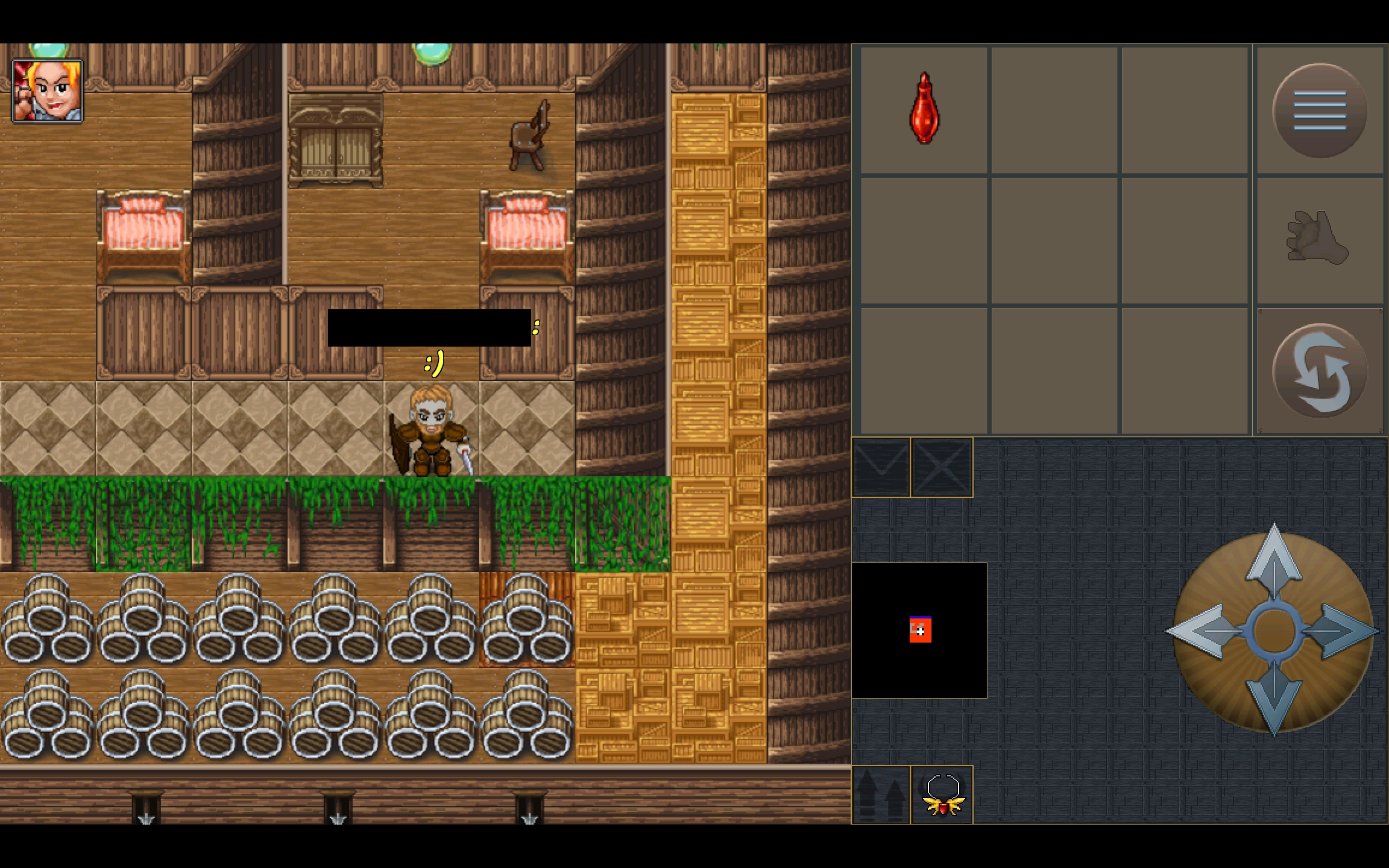This screenshot has height=868, width=1389.
Task: Tap the double up-arrows level button
Action: (x=880, y=795)
